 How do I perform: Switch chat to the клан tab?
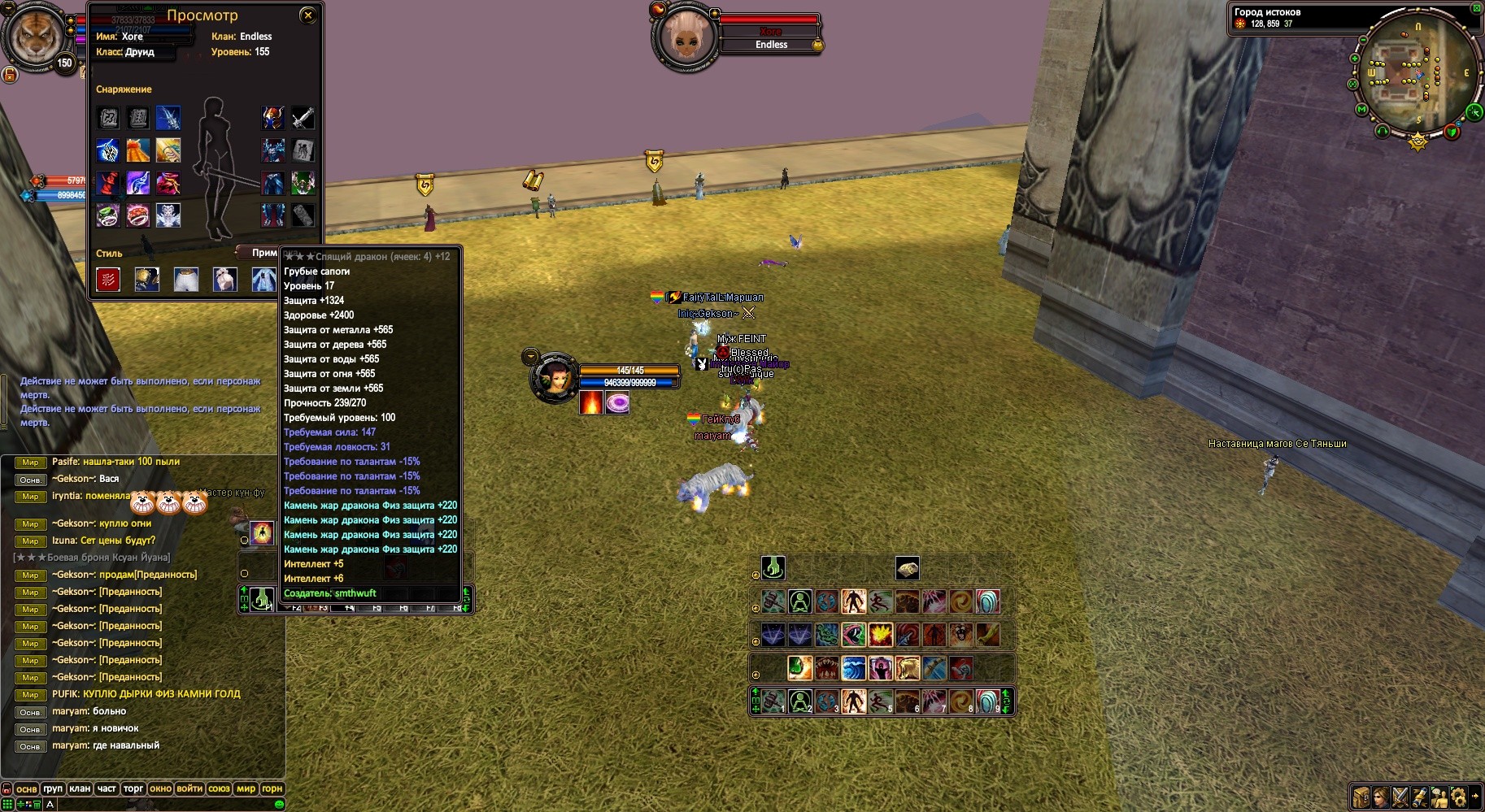click(80, 788)
